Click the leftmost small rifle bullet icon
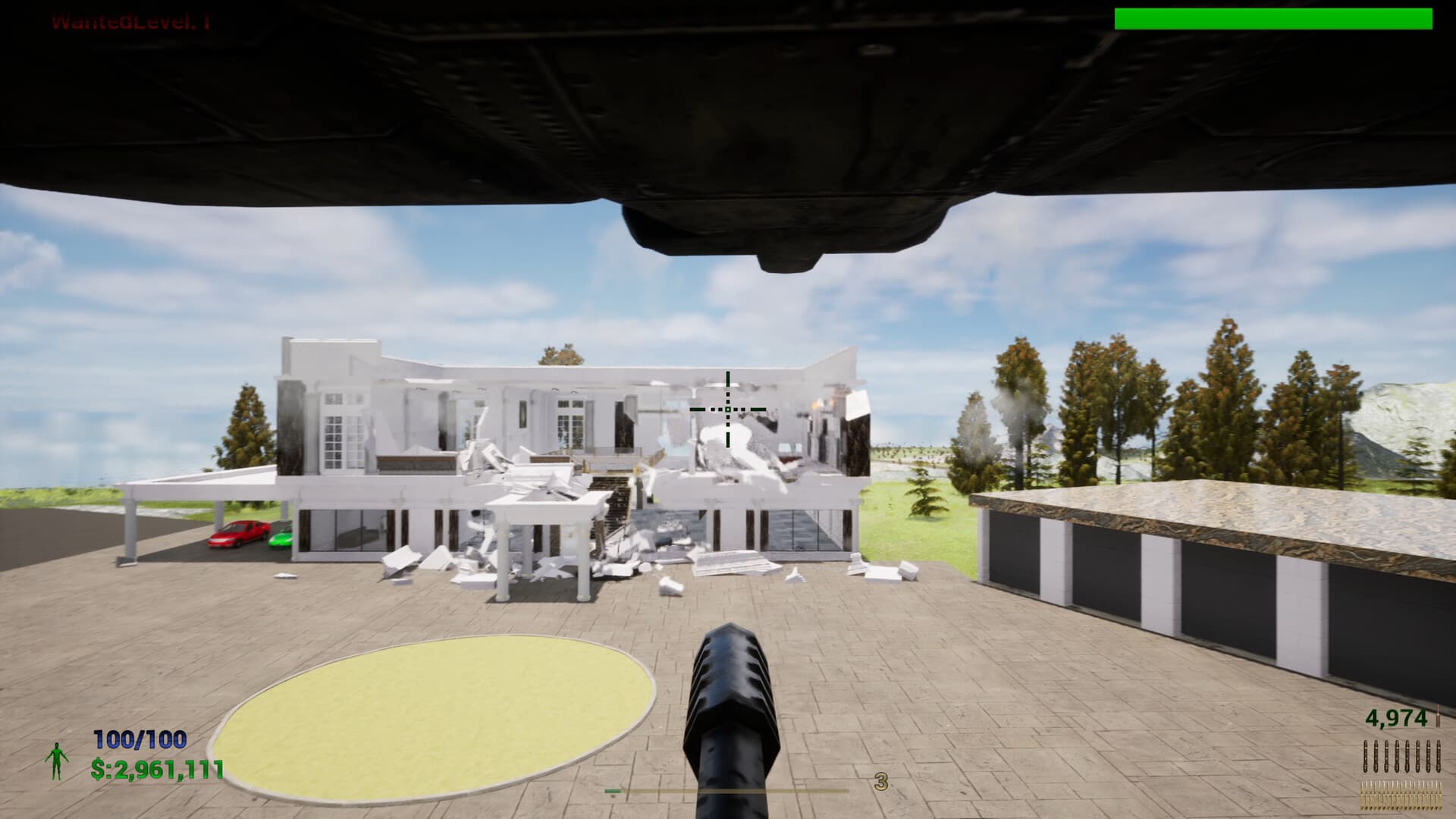The height and width of the screenshot is (819, 1456). (1363, 796)
